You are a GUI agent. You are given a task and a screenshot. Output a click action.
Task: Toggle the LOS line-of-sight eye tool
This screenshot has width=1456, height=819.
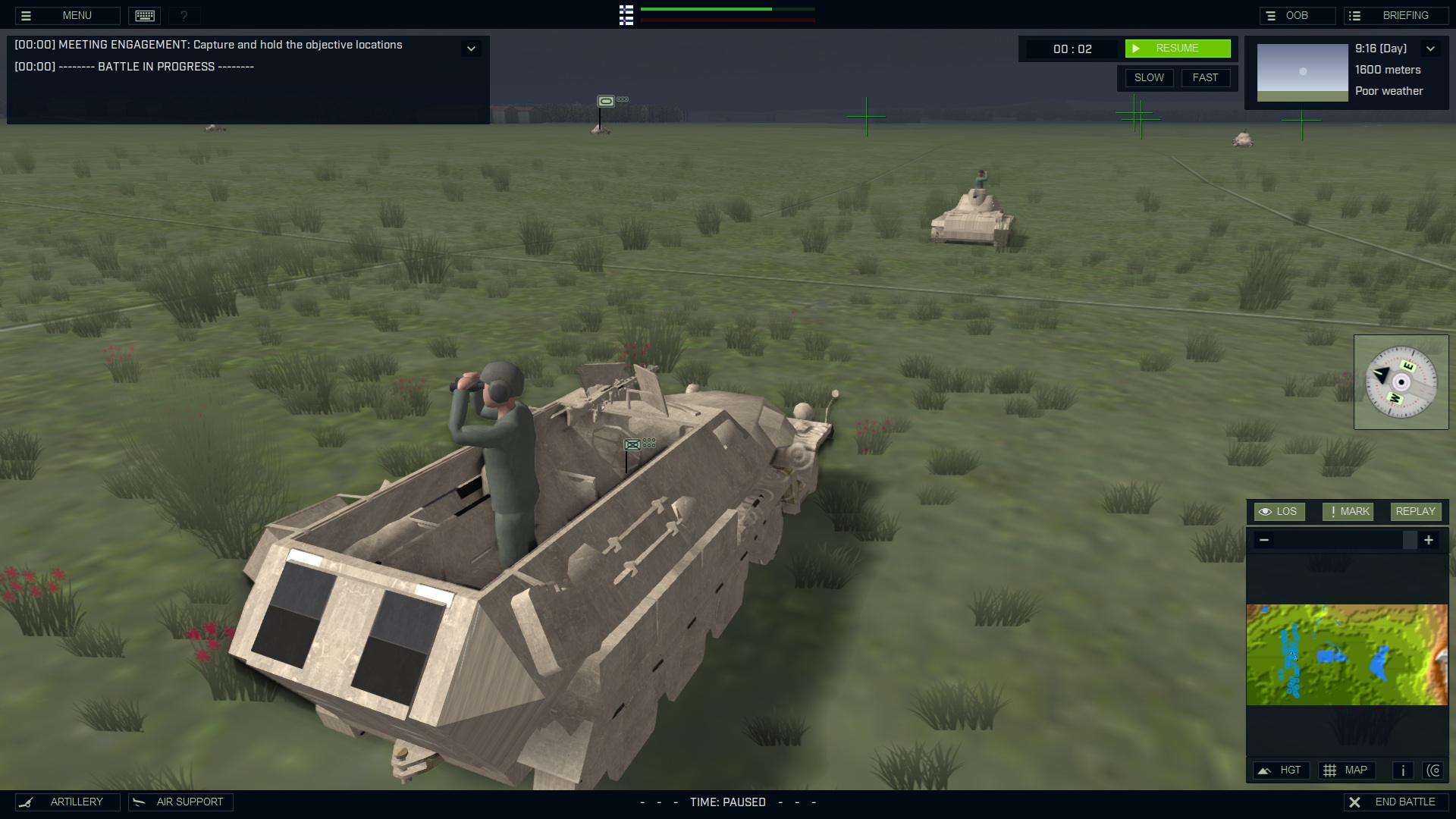[x=1279, y=511]
